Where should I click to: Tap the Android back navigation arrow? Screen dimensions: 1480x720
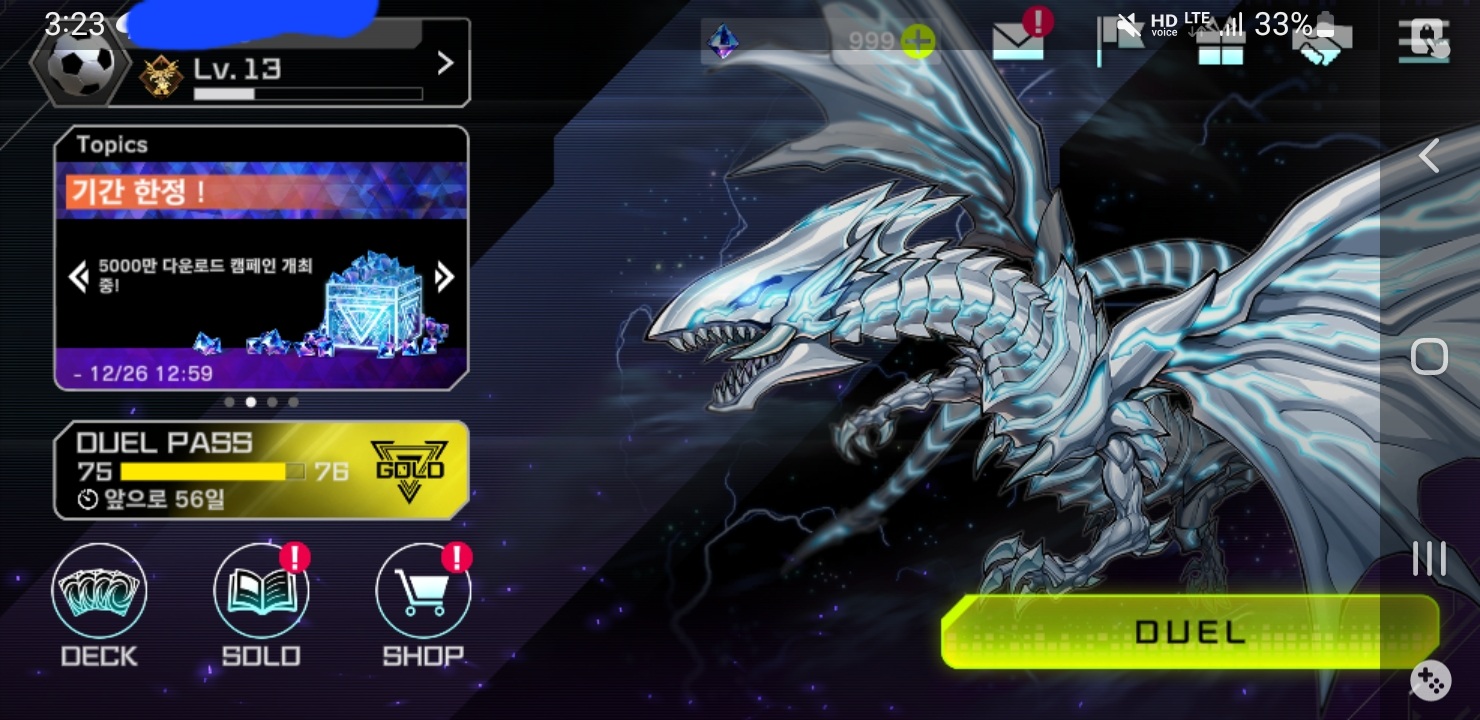[x=1429, y=156]
